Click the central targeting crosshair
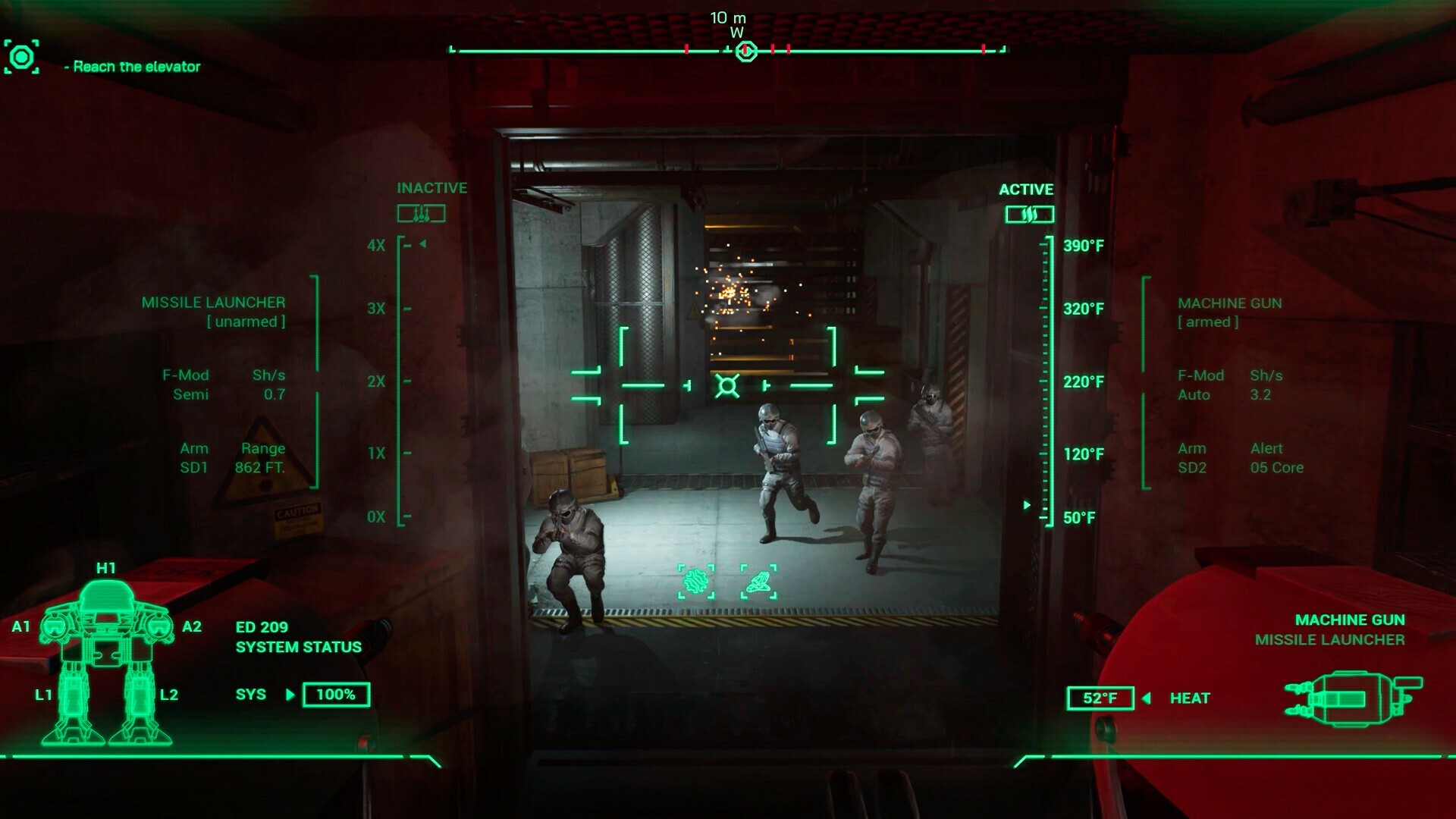 (x=728, y=386)
